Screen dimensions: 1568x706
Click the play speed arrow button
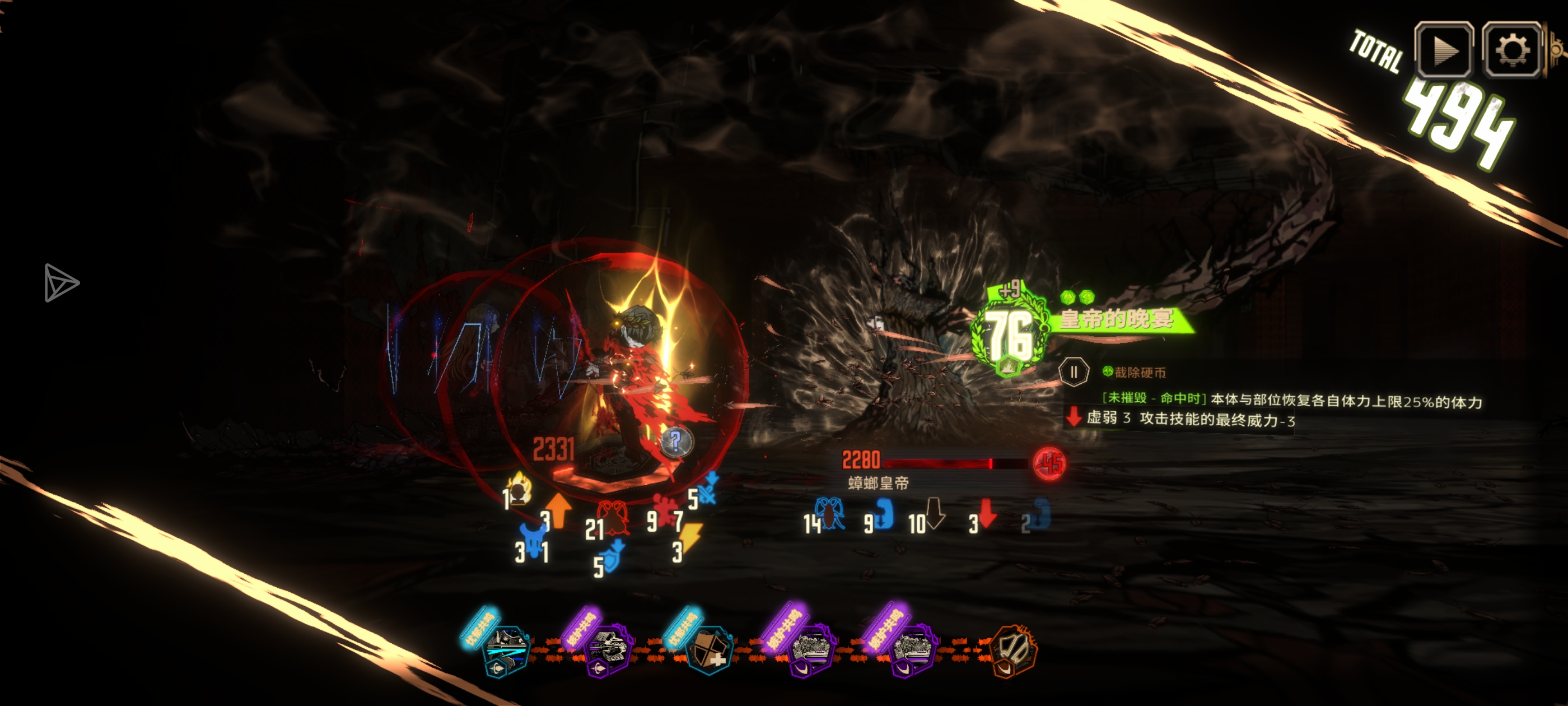tap(1444, 50)
